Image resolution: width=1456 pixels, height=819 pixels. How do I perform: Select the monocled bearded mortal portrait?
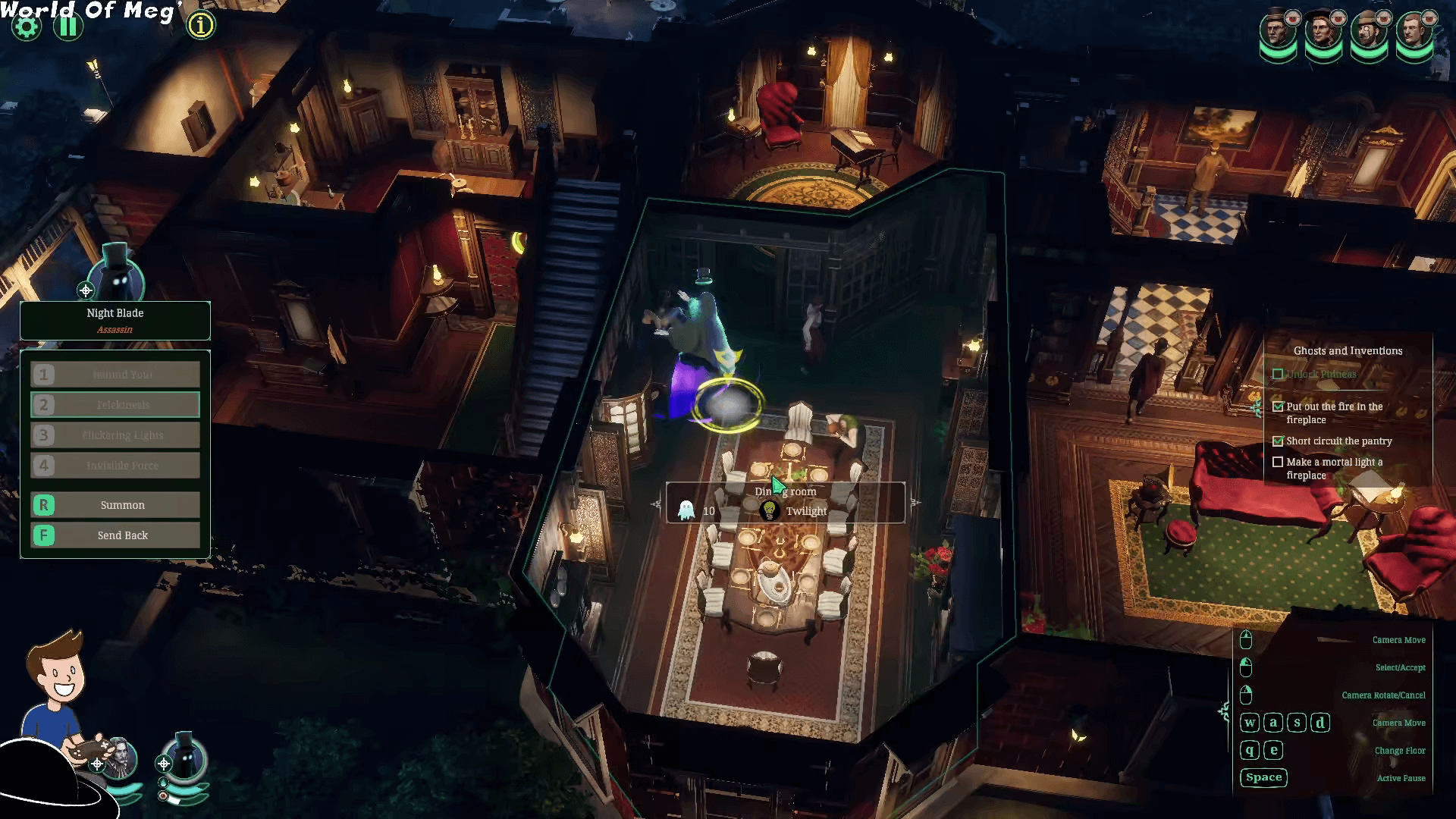[x=1369, y=33]
